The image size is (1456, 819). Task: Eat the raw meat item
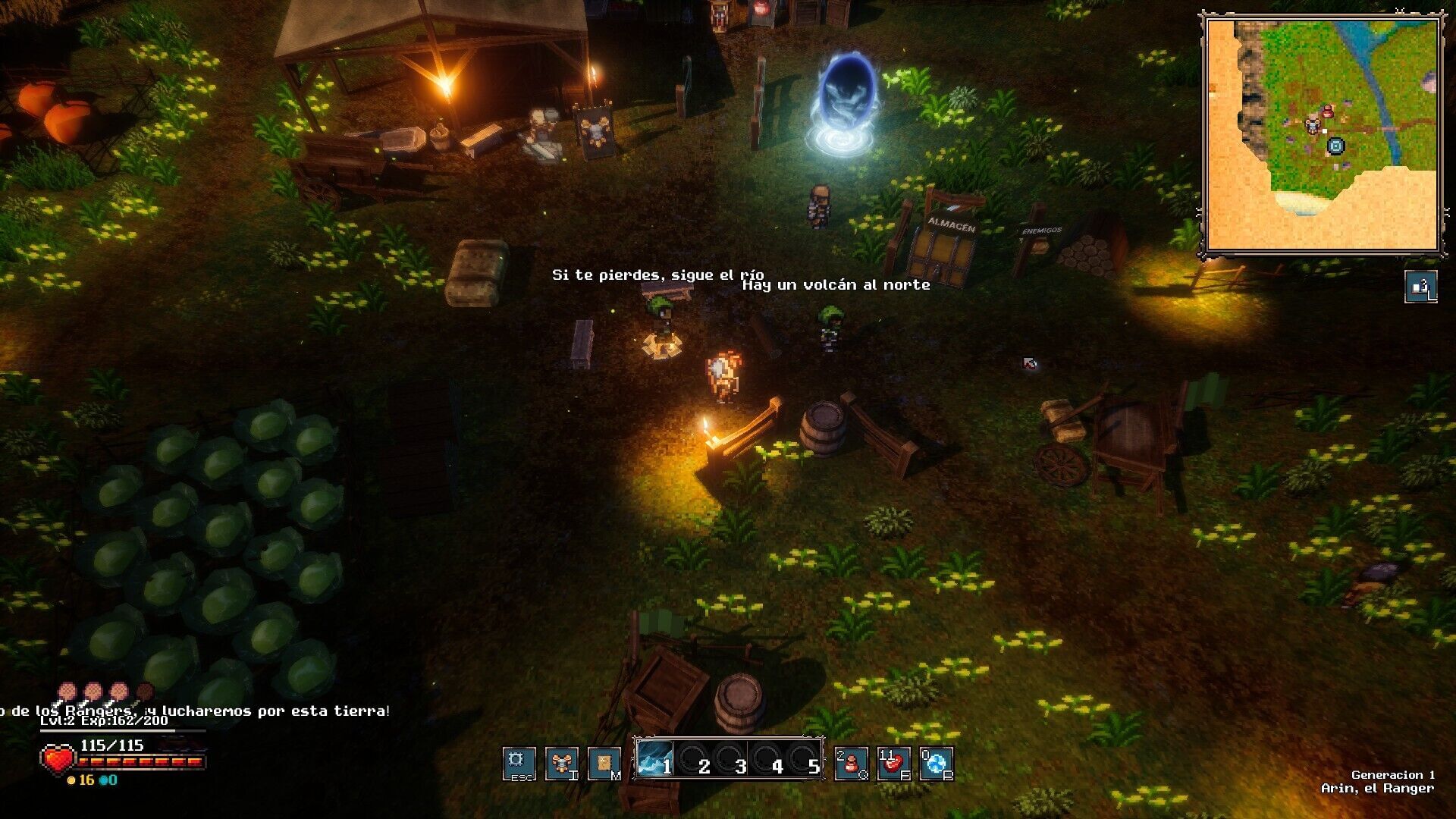893,763
